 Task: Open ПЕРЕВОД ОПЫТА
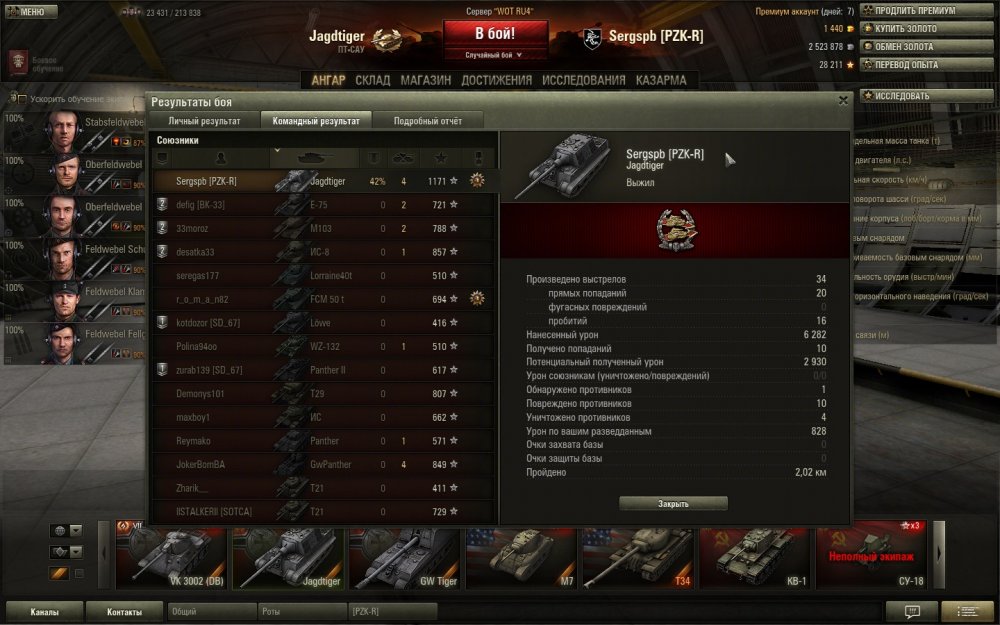pos(912,65)
